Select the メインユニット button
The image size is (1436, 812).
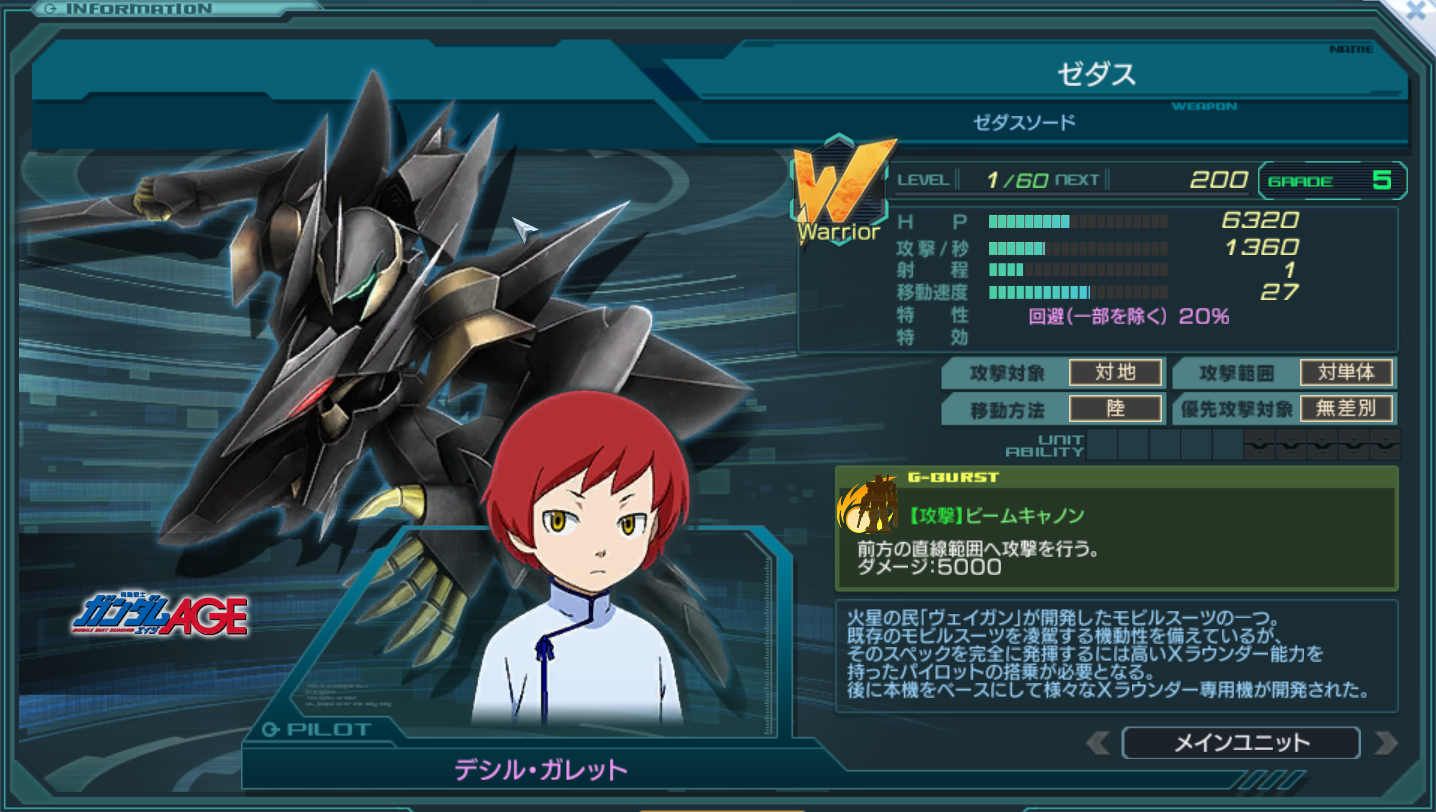(1240, 743)
